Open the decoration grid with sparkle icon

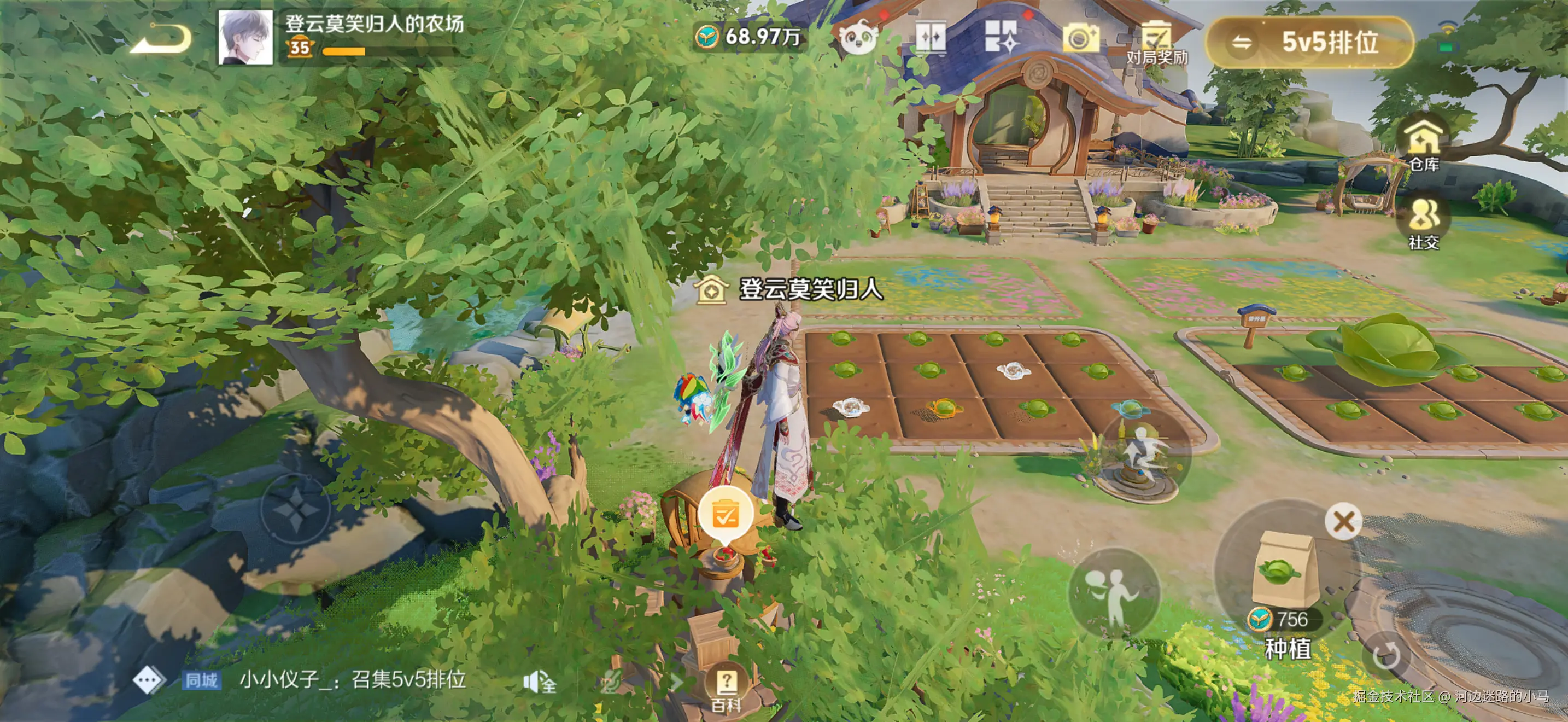point(1000,37)
